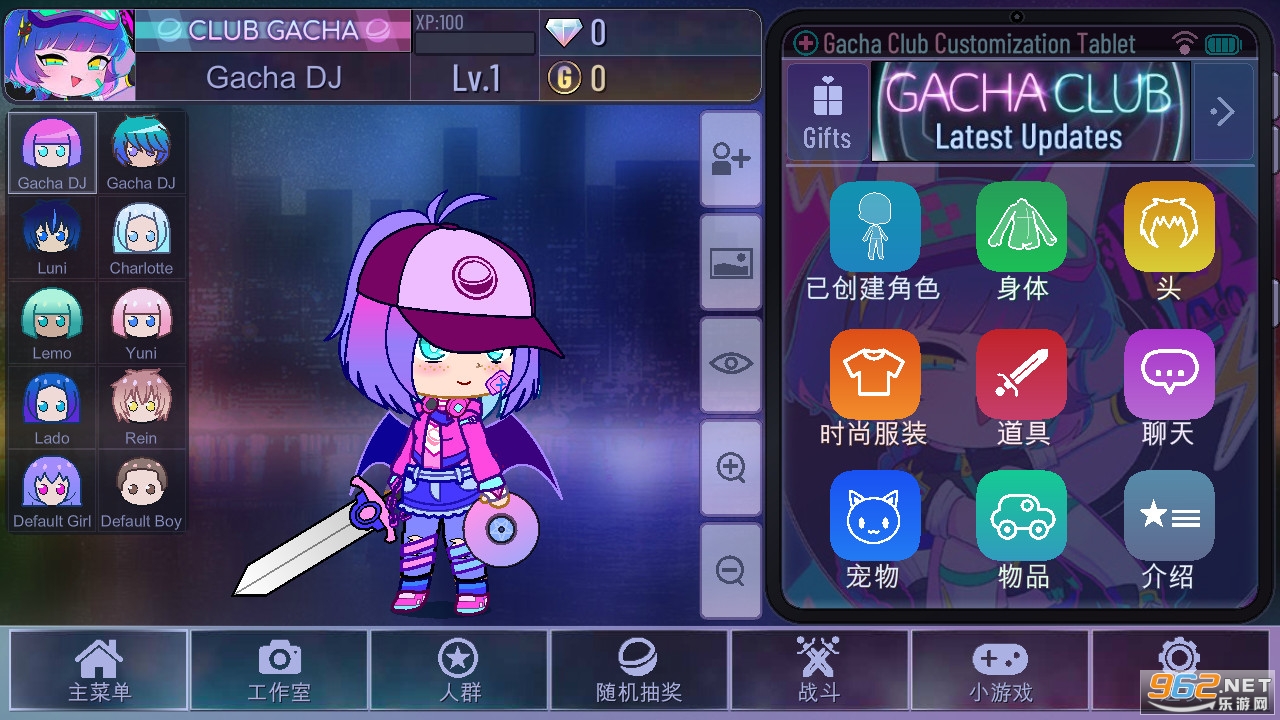This screenshot has height=720, width=1280.
Task: Open the 道具 props sword category
Action: [x=1022, y=387]
